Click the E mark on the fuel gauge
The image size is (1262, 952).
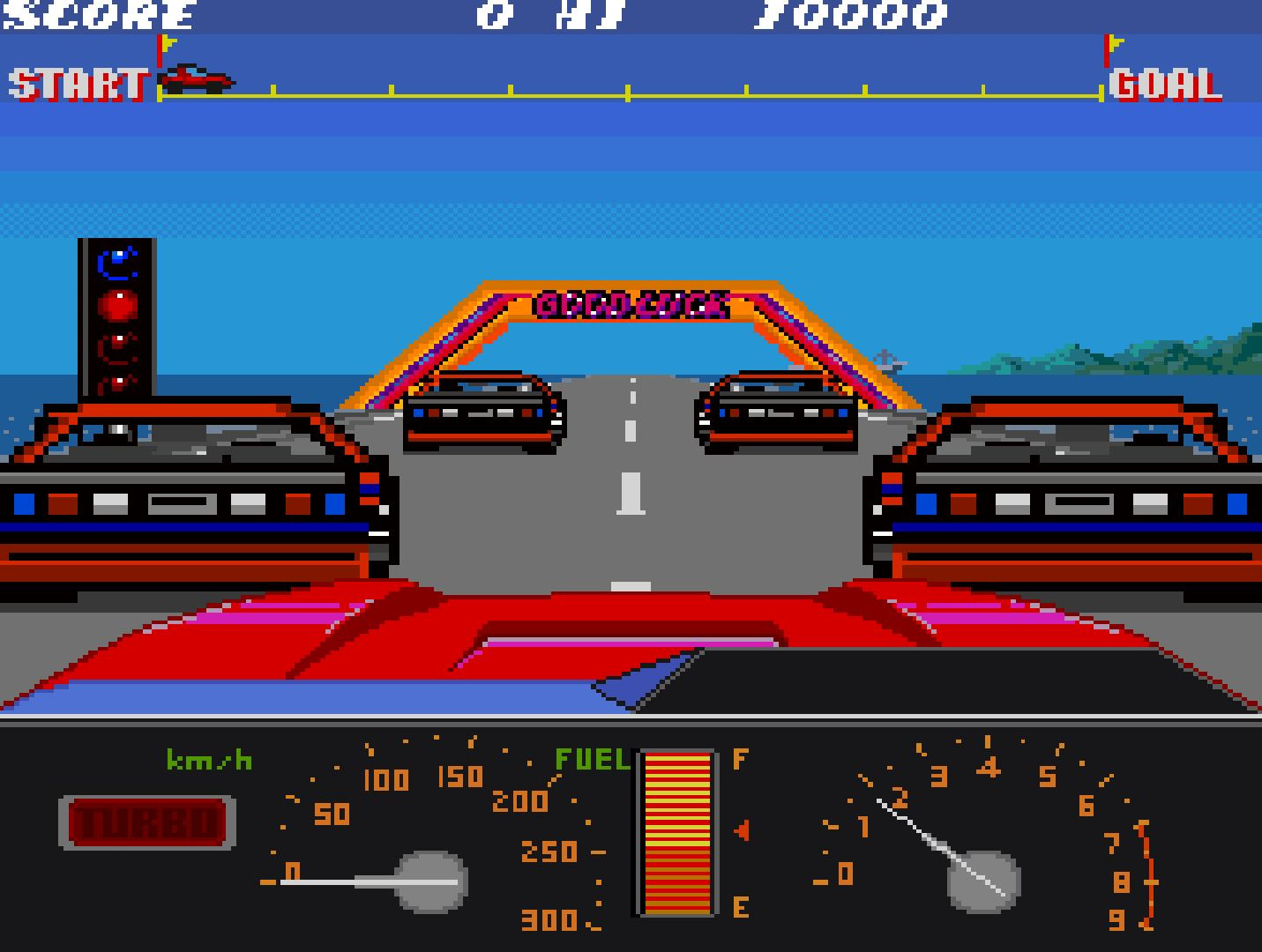click(739, 904)
